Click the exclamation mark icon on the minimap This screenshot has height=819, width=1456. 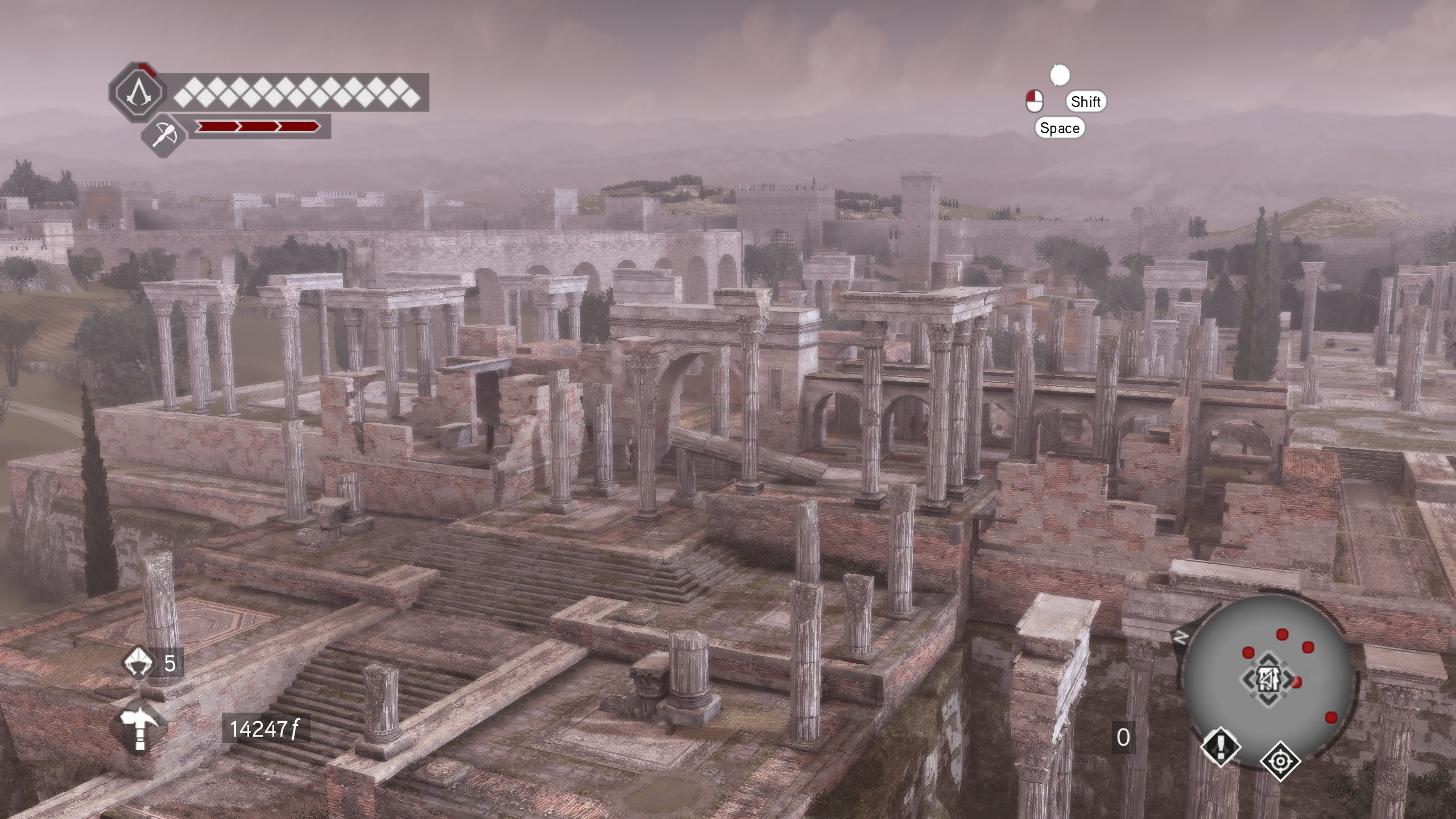(x=1221, y=745)
